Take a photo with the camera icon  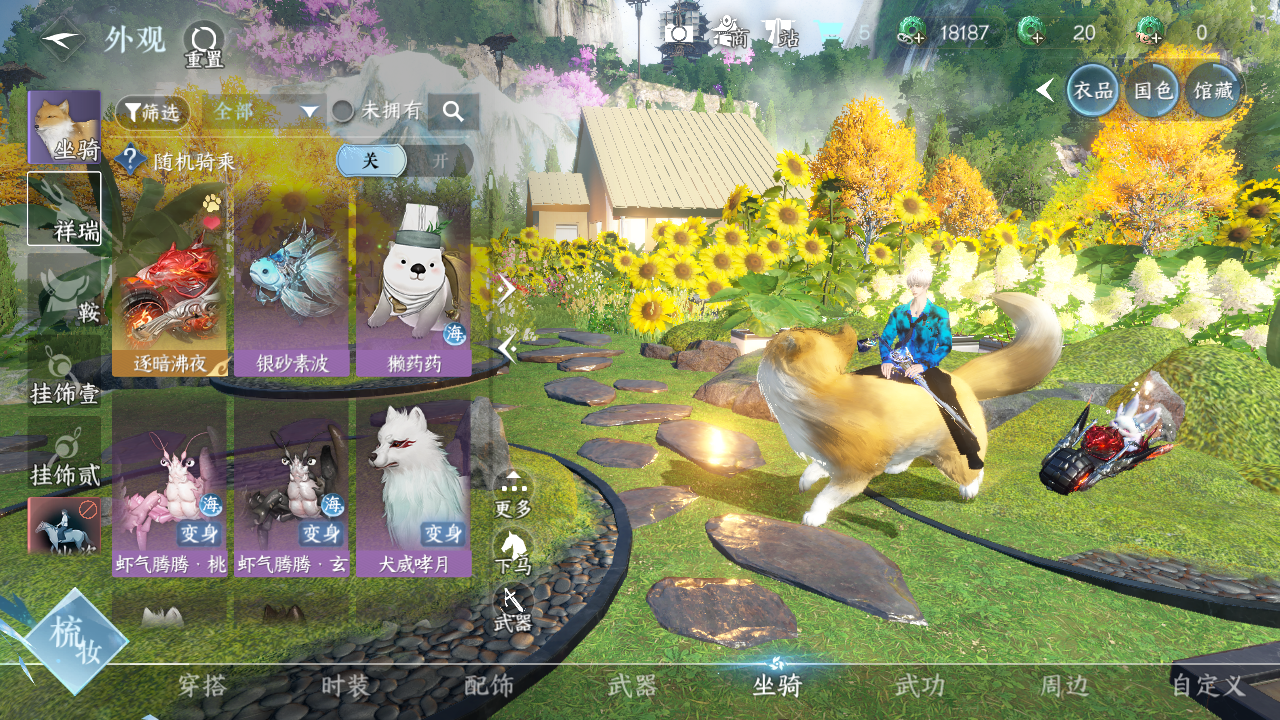pos(679,32)
